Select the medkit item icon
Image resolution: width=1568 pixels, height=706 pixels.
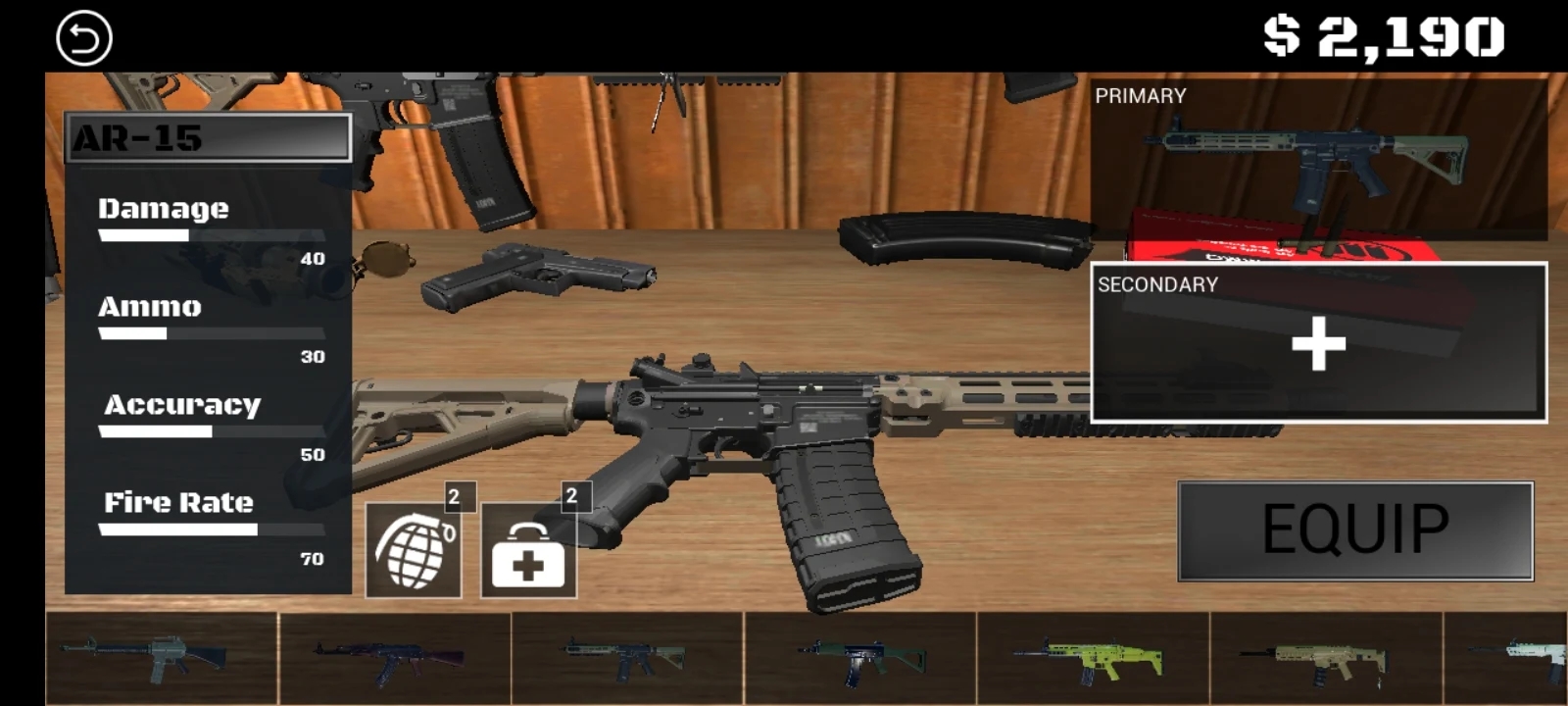528,551
